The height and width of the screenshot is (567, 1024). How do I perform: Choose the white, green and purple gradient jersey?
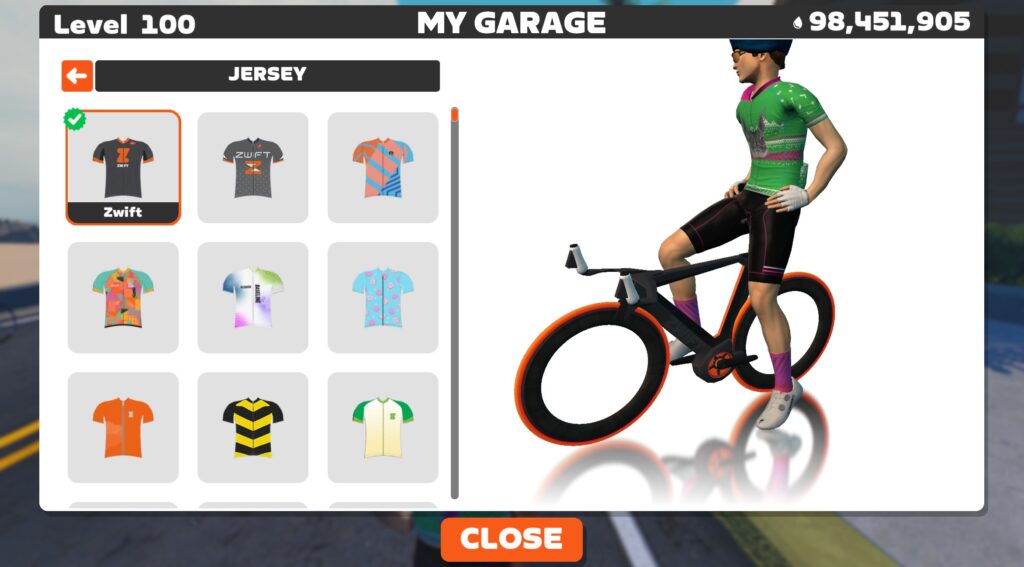253,297
